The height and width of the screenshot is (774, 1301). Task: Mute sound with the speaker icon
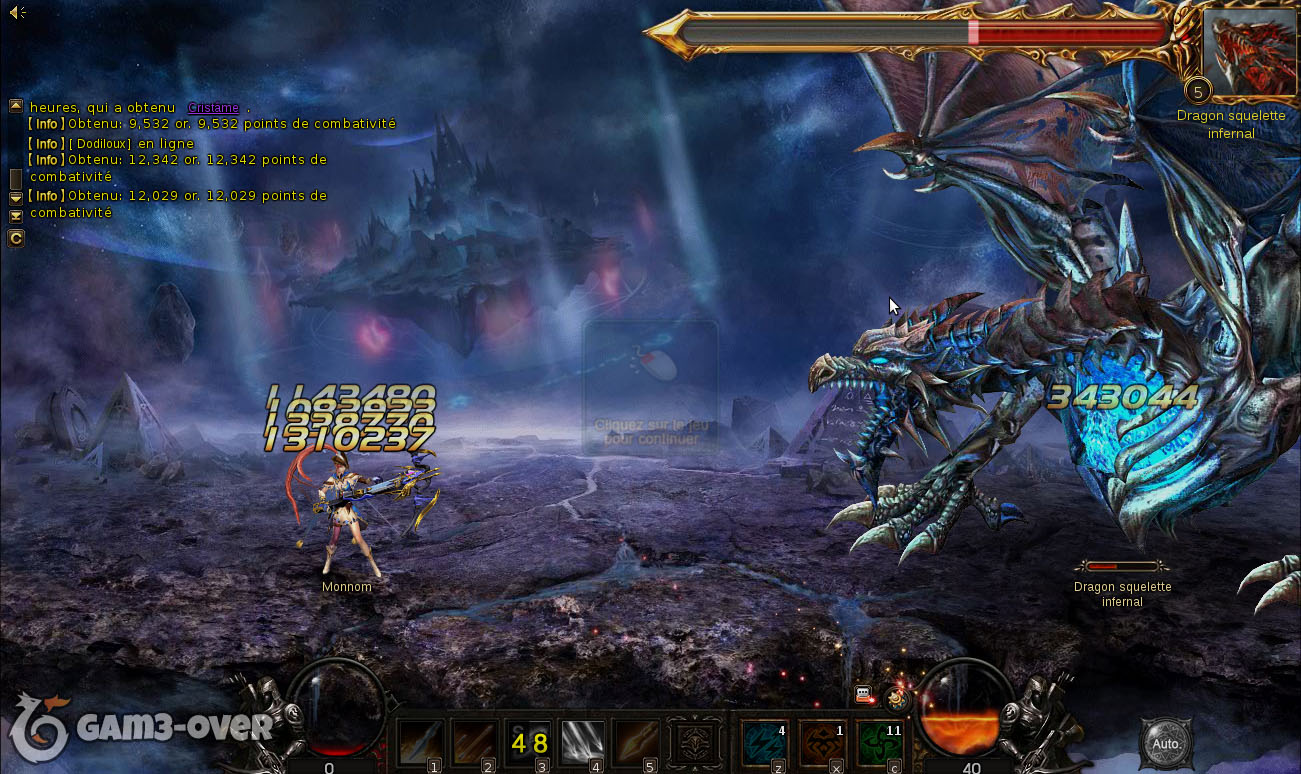coord(17,12)
